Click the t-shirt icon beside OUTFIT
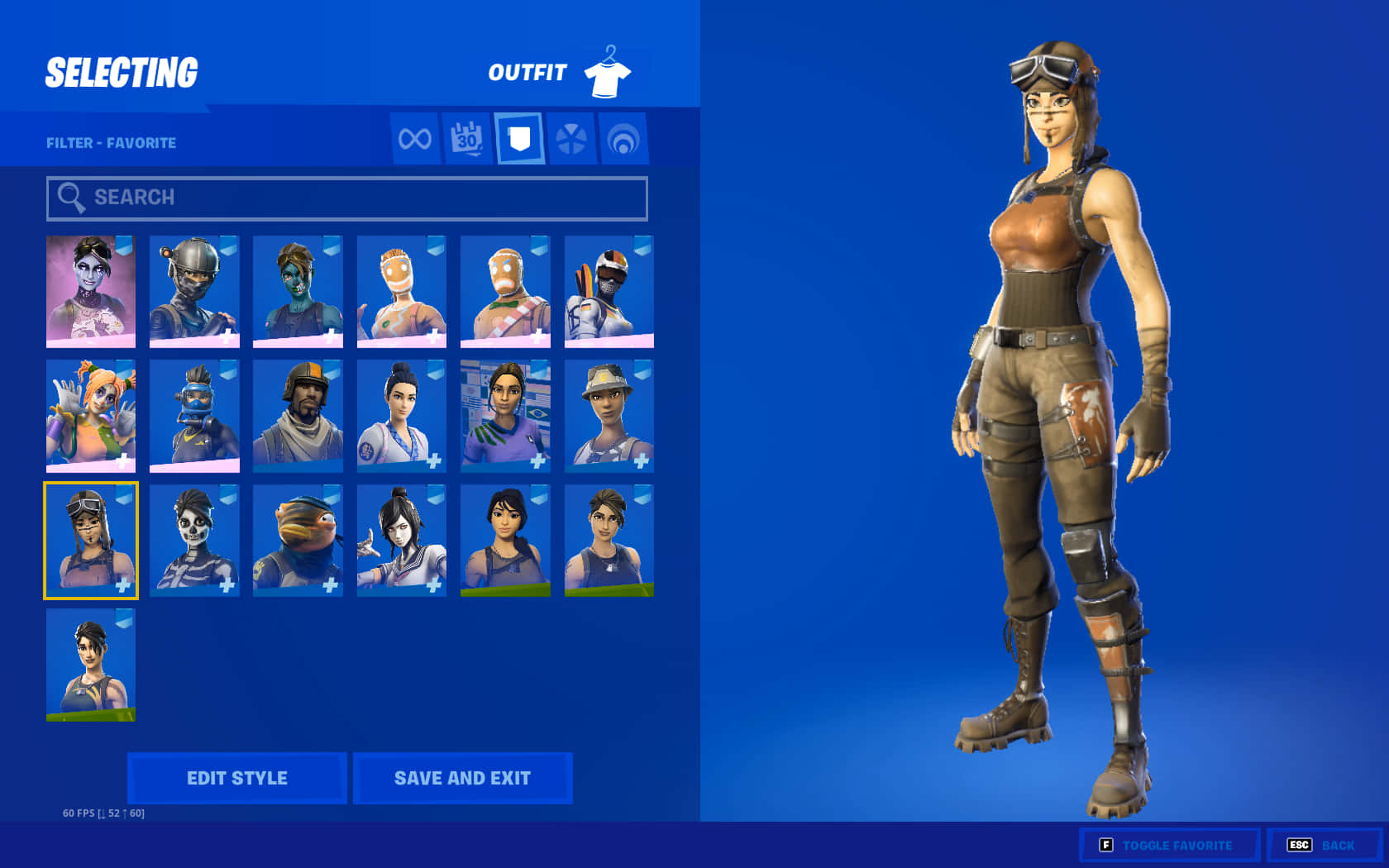This screenshot has height=868, width=1389. coord(608,73)
